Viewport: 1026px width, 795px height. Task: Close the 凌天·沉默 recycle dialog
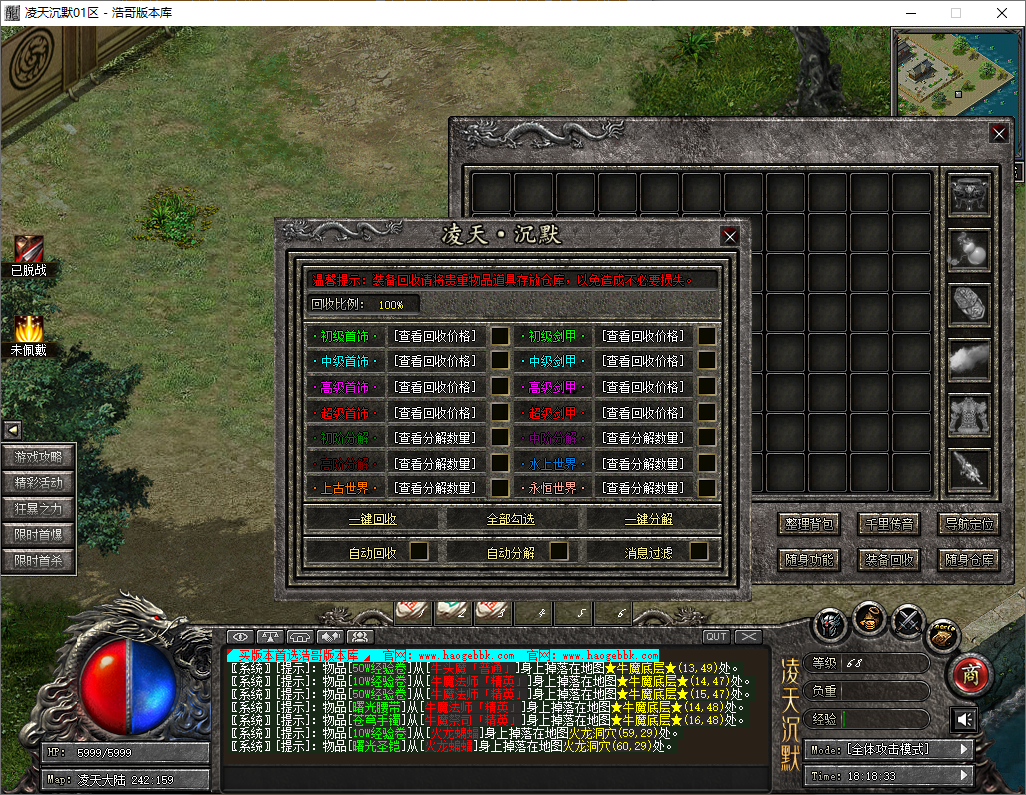pos(730,236)
